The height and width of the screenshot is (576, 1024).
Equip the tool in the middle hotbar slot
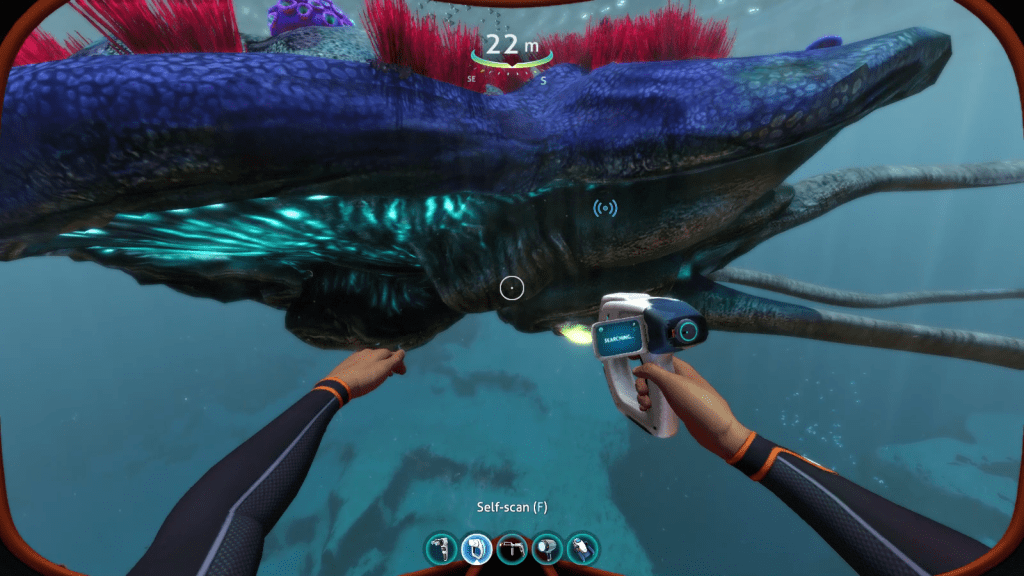click(511, 548)
